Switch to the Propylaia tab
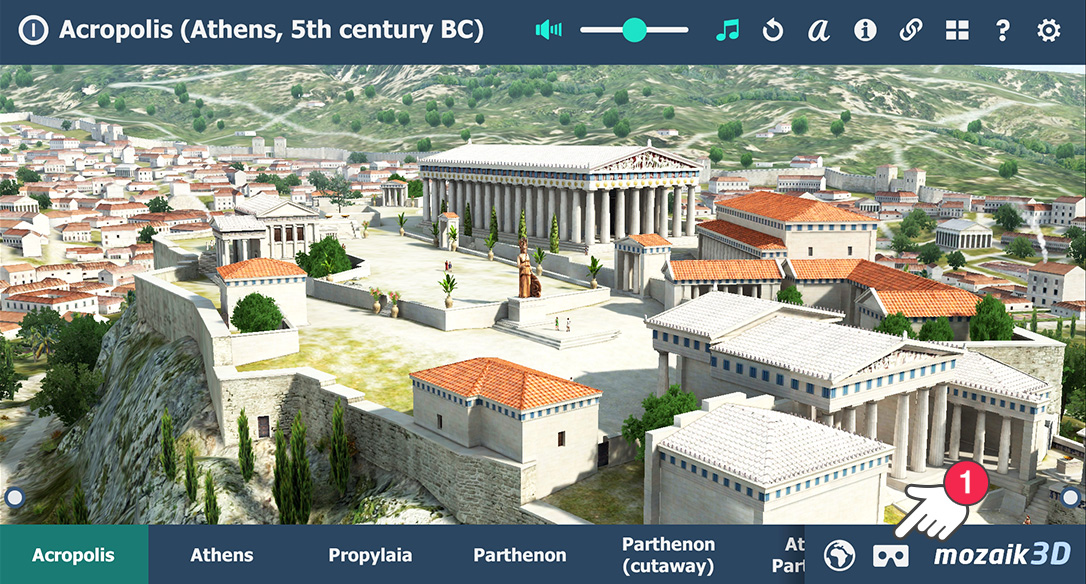Image resolution: width=1086 pixels, height=584 pixels. 370,555
